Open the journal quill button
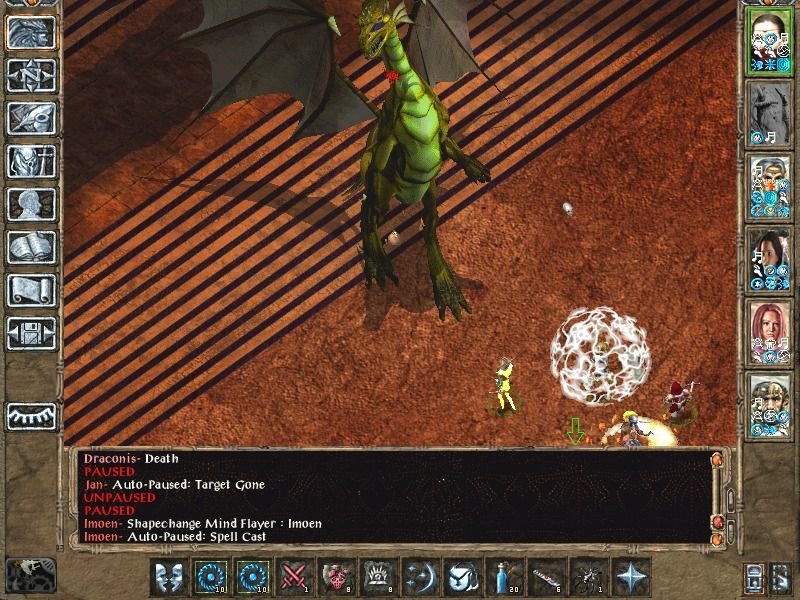 click(x=31, y=118)
